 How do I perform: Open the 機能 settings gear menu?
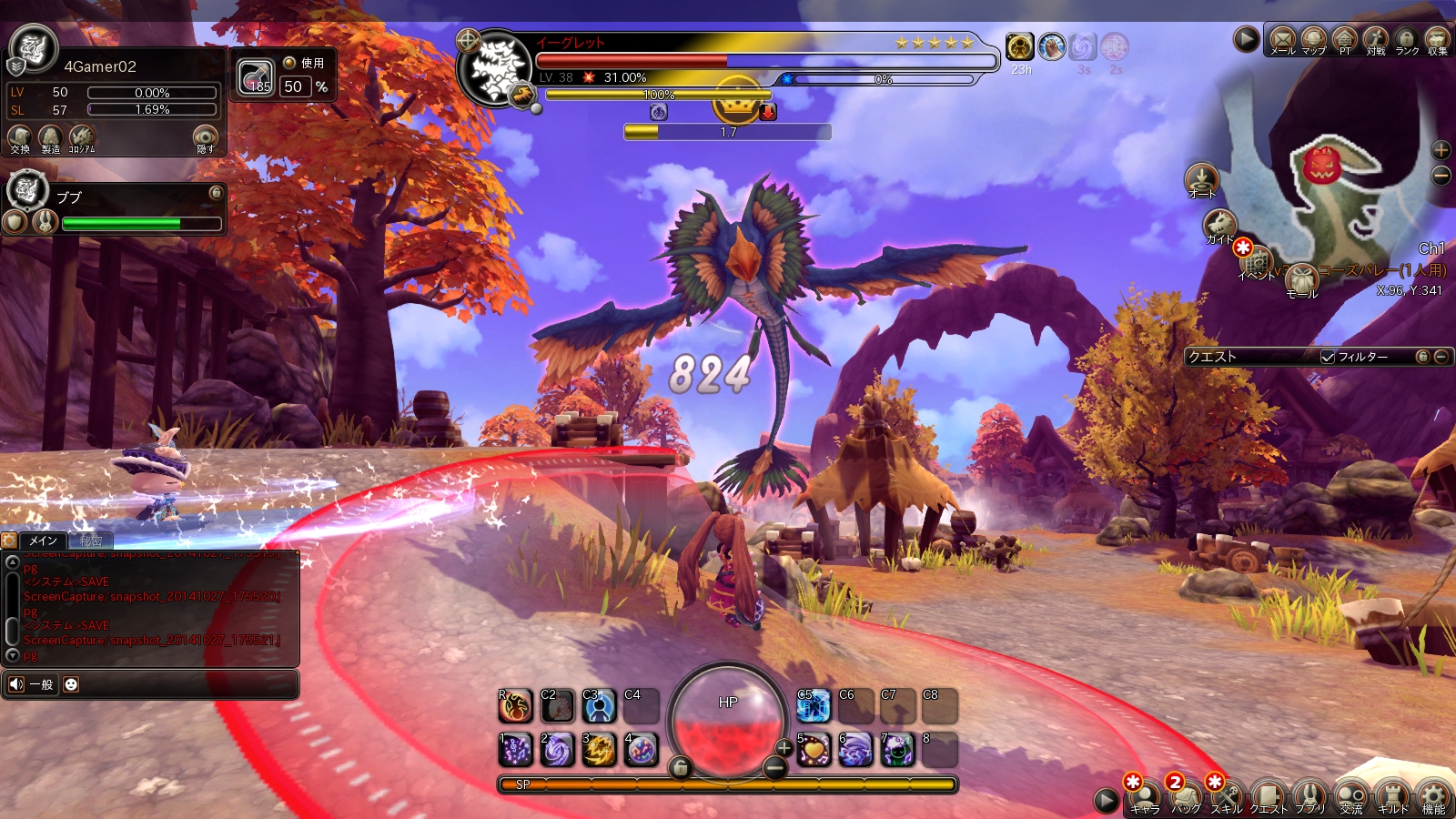coord(1434,797)
